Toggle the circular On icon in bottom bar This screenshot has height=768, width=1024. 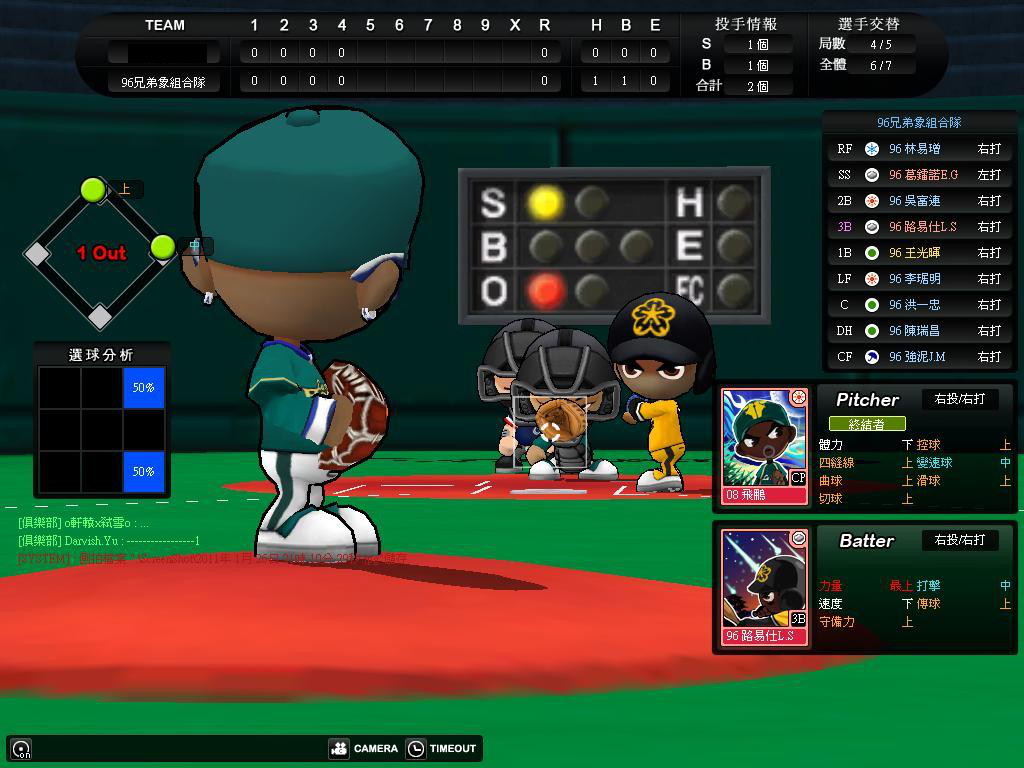(x=21, y=748)
